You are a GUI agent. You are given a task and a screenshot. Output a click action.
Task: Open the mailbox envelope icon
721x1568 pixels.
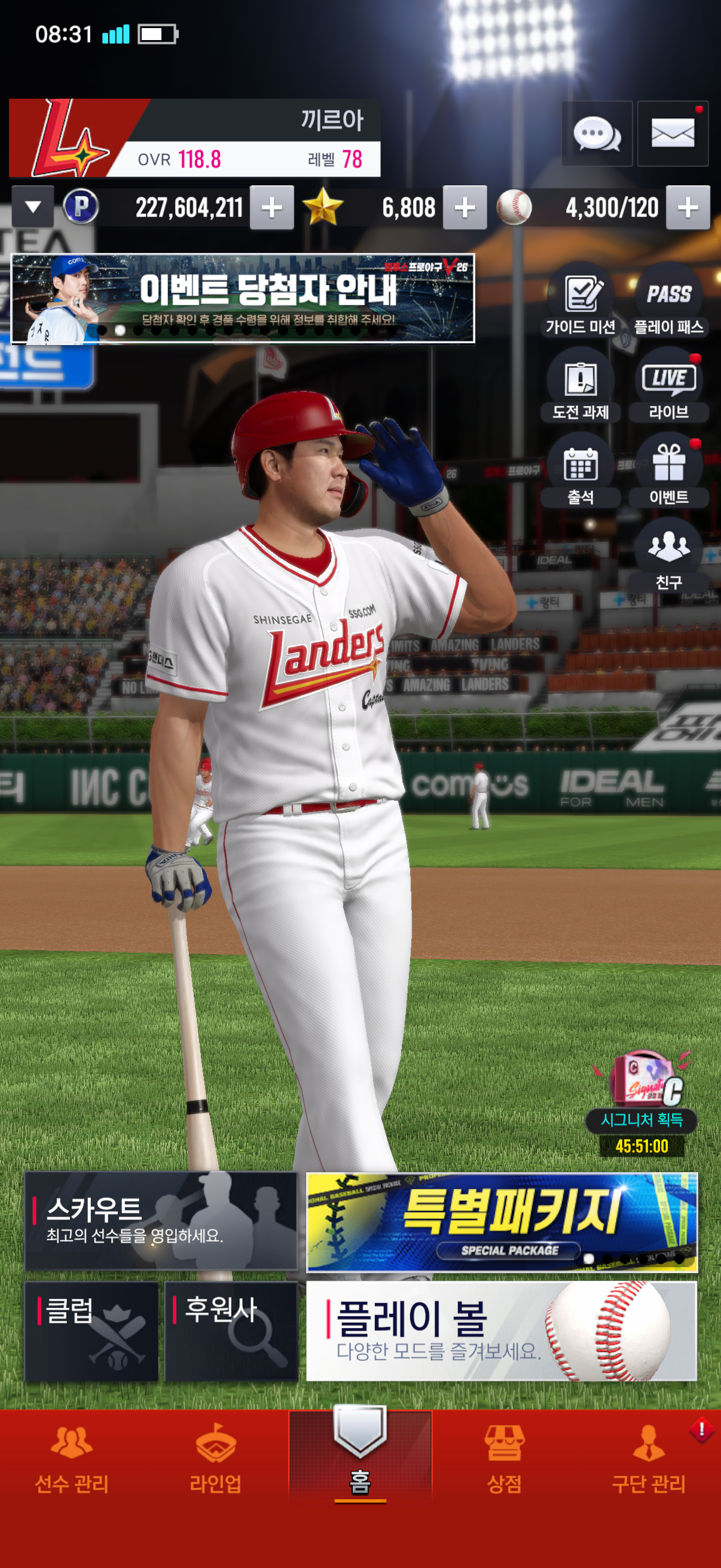coord(673,133)
